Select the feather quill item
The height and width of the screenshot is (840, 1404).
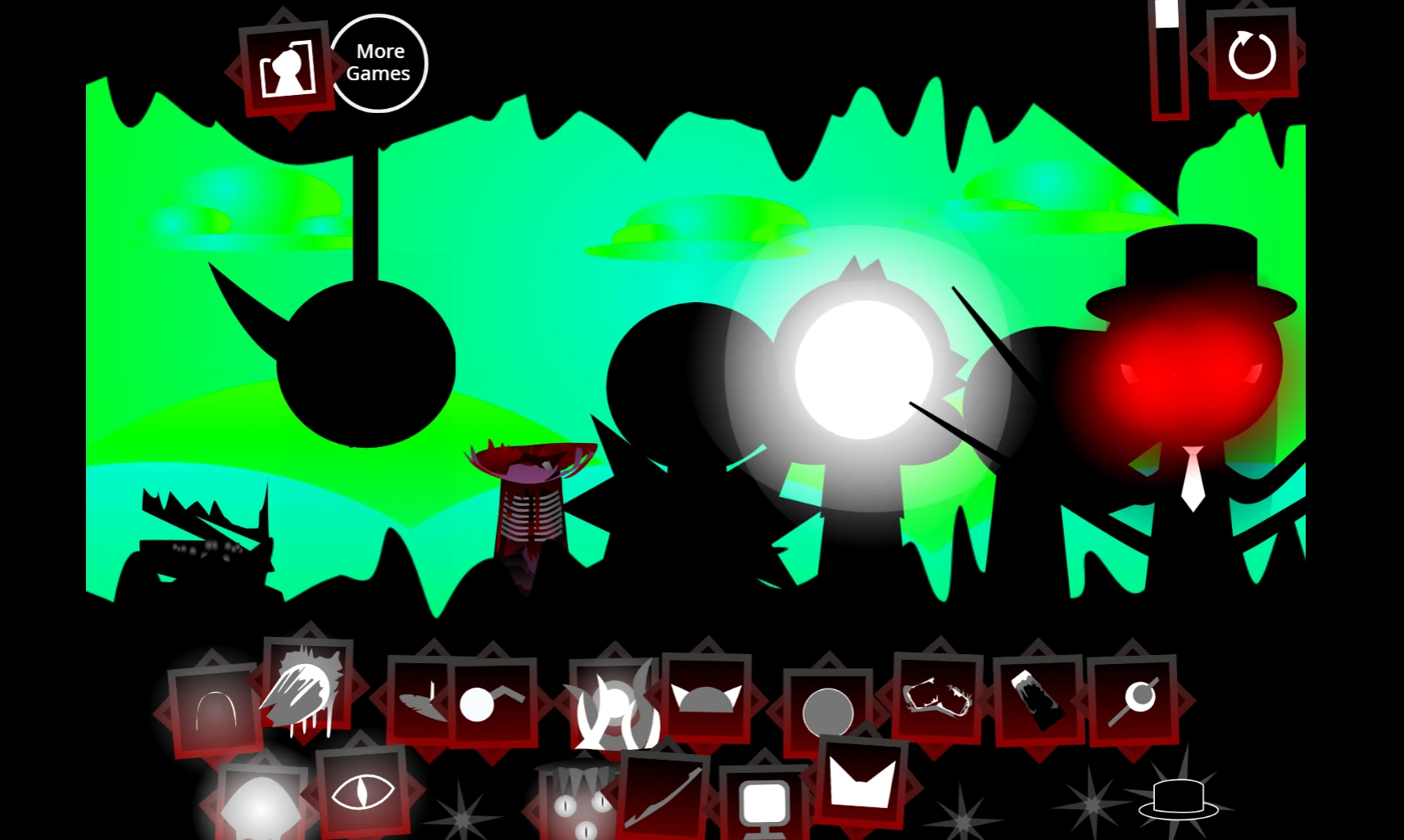point(422,702)
